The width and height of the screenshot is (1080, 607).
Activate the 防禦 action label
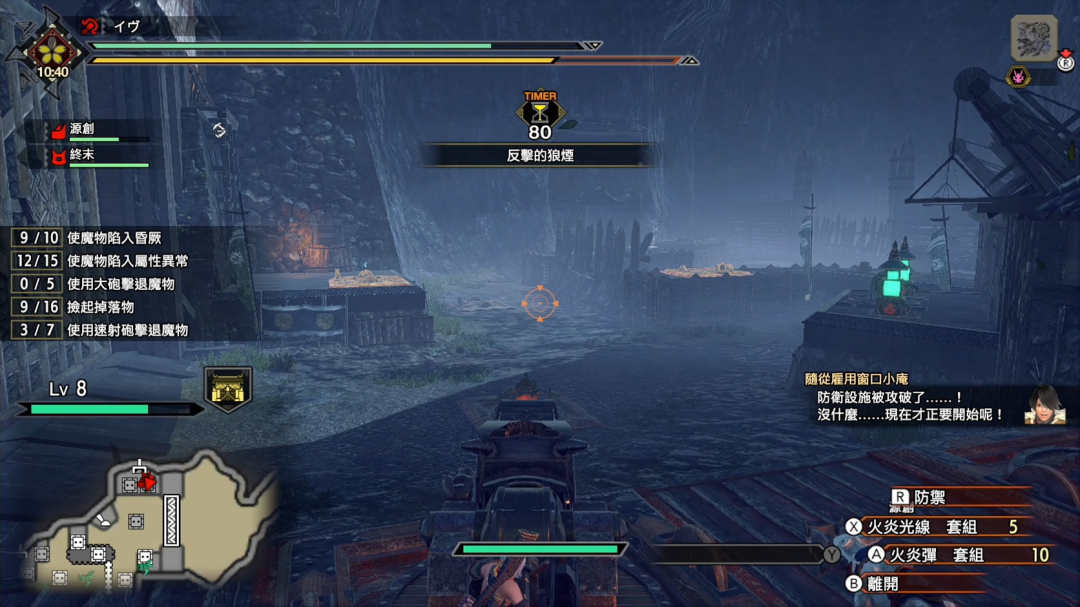(x=930, y=496)
